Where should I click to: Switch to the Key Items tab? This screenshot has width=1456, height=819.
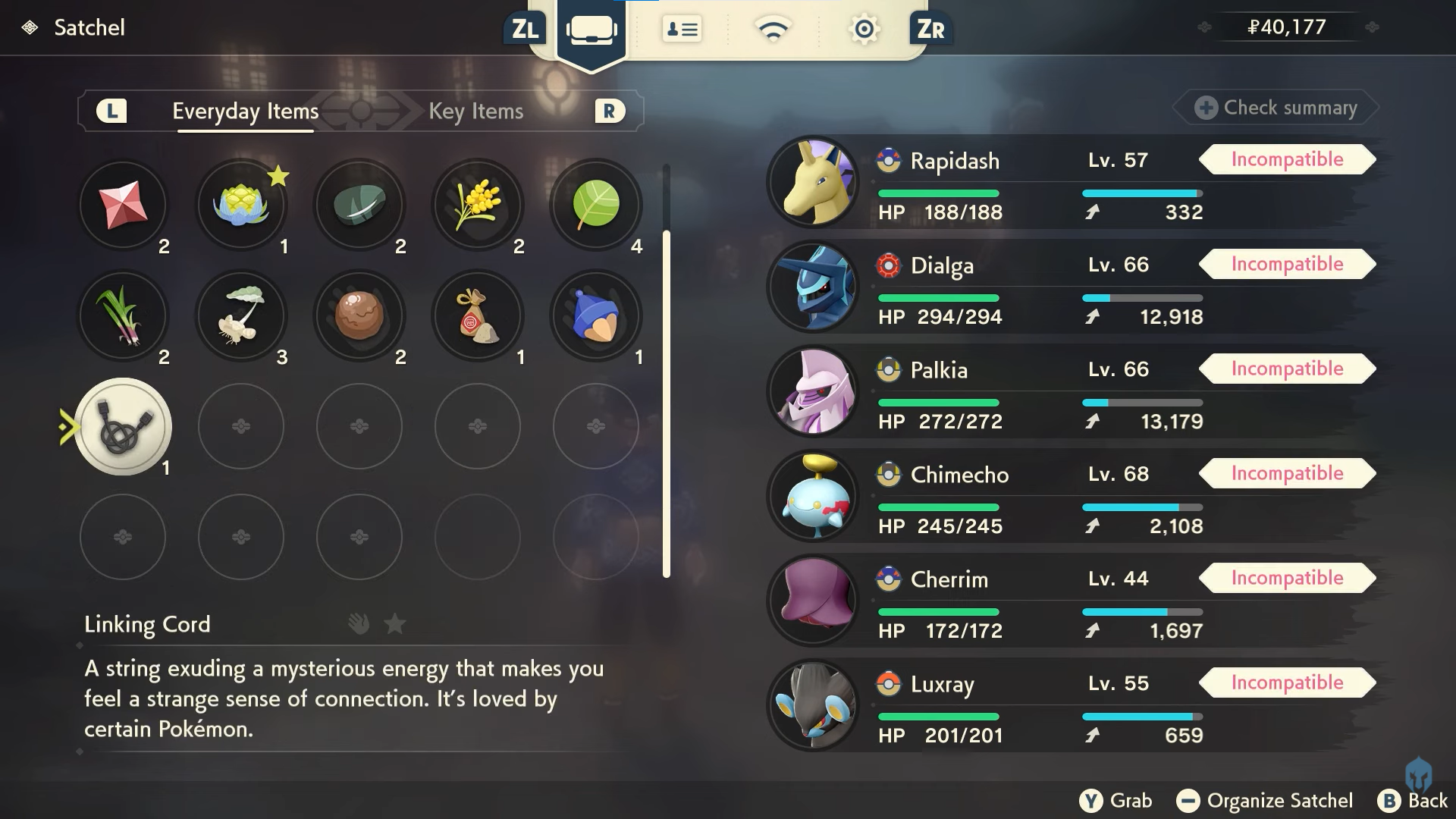(x=475, y=111)
